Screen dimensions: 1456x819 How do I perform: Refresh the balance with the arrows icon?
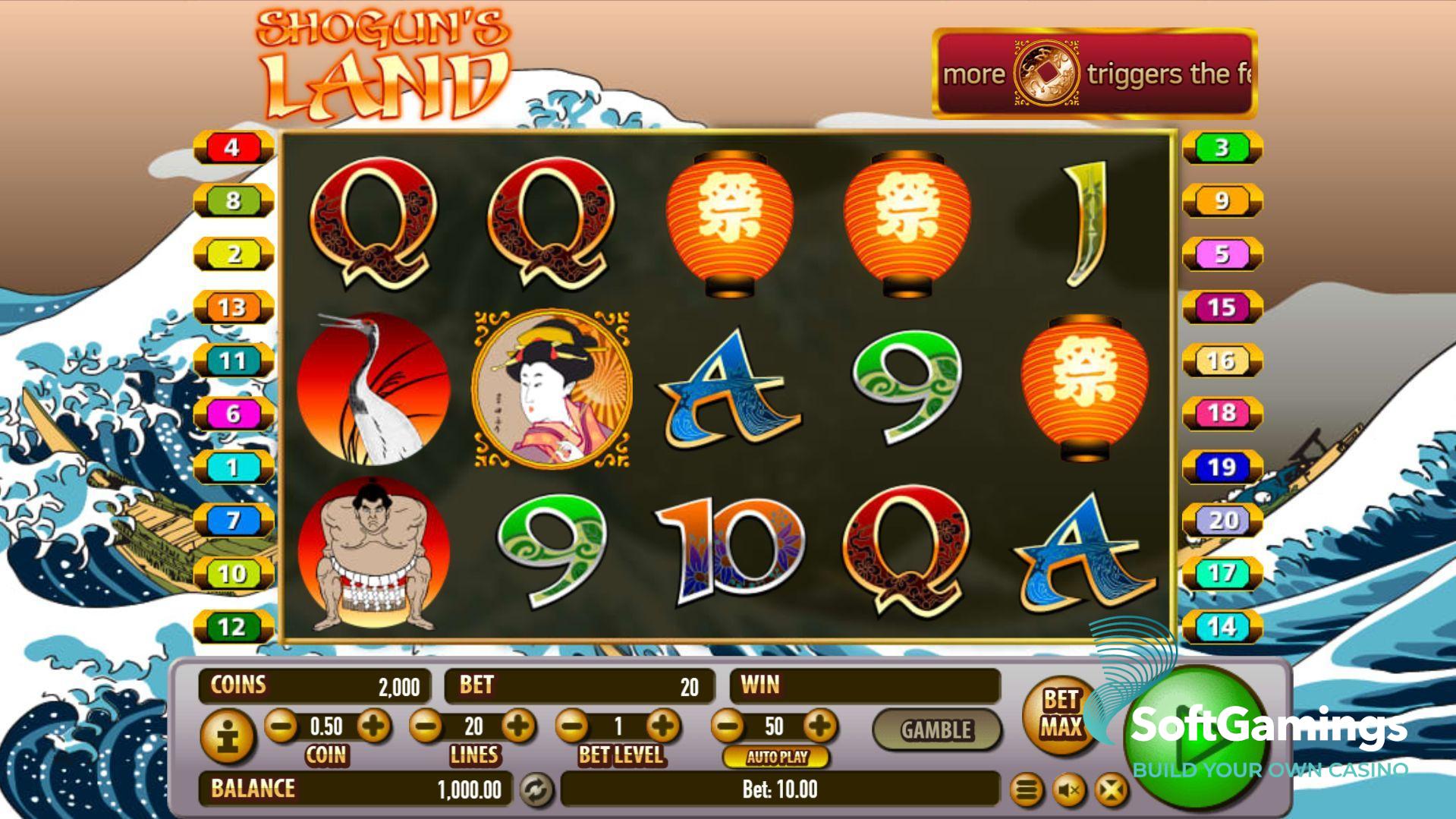point(536,790)
